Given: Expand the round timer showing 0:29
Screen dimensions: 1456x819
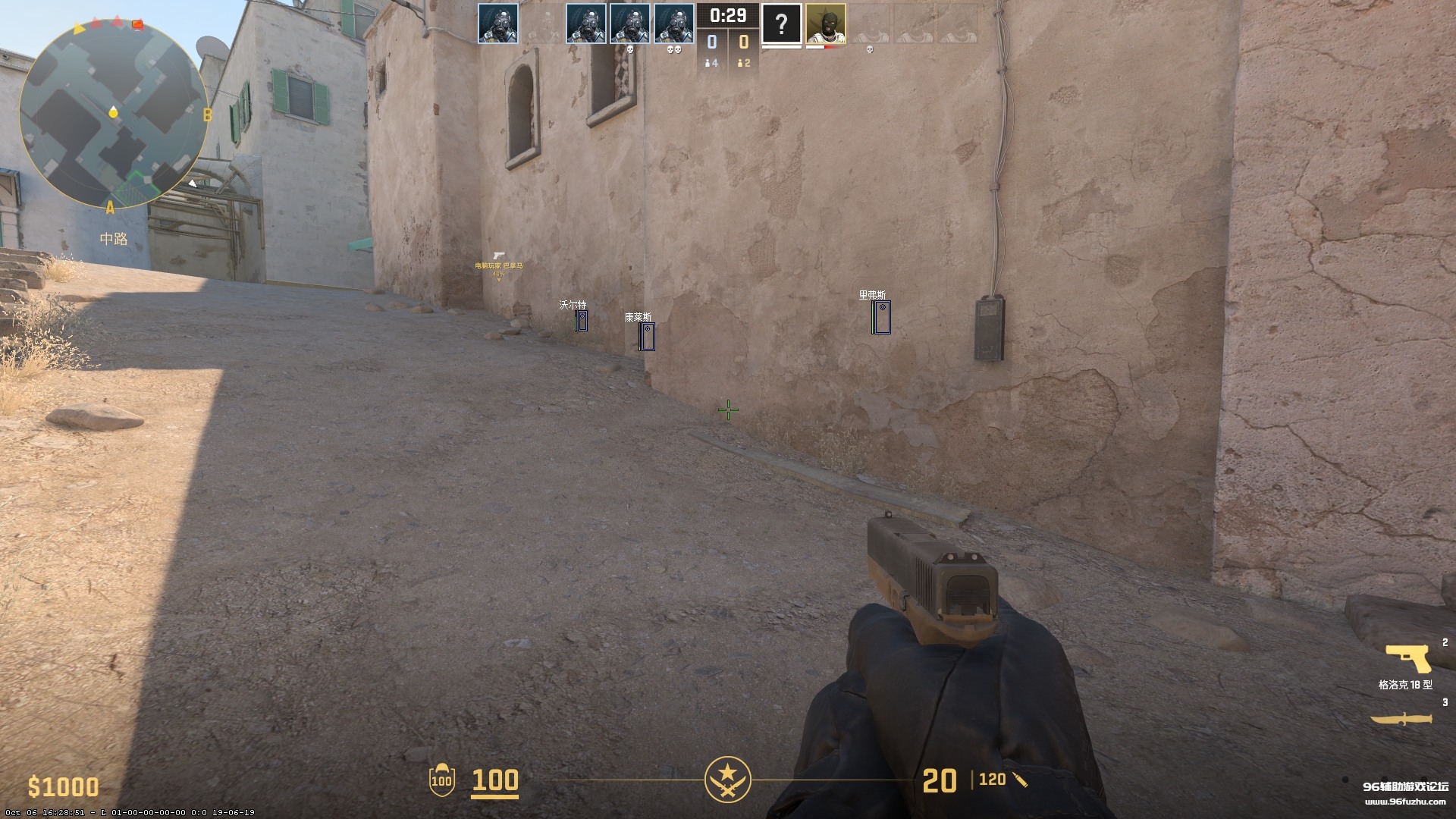Looking at the screenshot, I should click(x=726, y=14).
